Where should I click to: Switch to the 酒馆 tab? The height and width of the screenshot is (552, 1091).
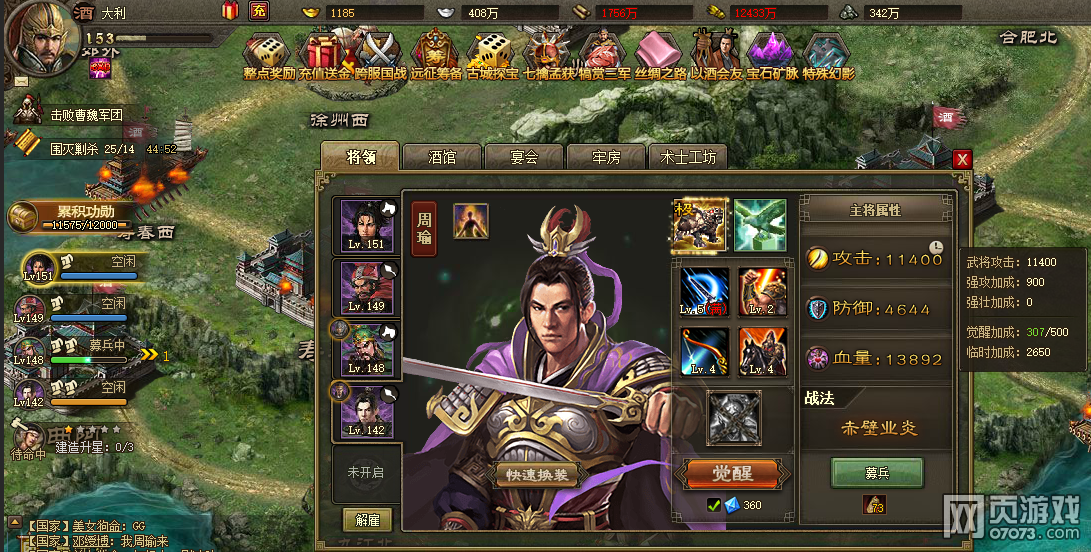(442, 157)
